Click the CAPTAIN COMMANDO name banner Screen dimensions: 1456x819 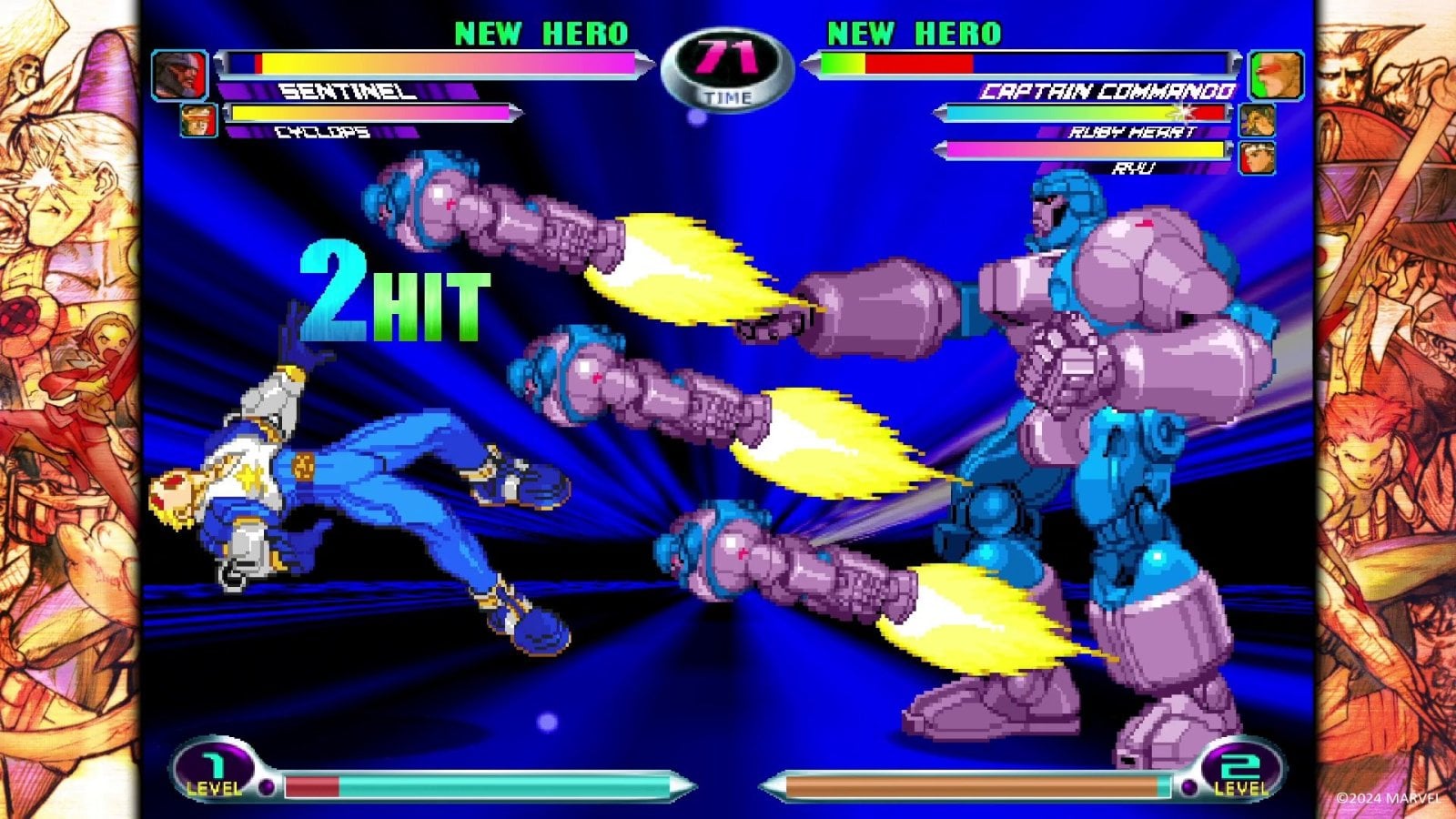(1108, 91)
